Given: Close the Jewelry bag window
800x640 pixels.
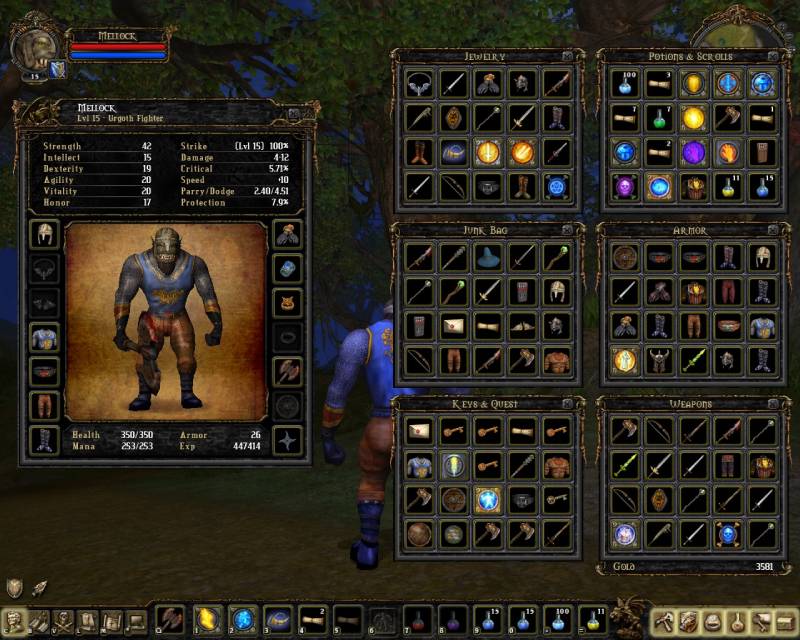Looking at the screenshot, I should coord(567,56).
